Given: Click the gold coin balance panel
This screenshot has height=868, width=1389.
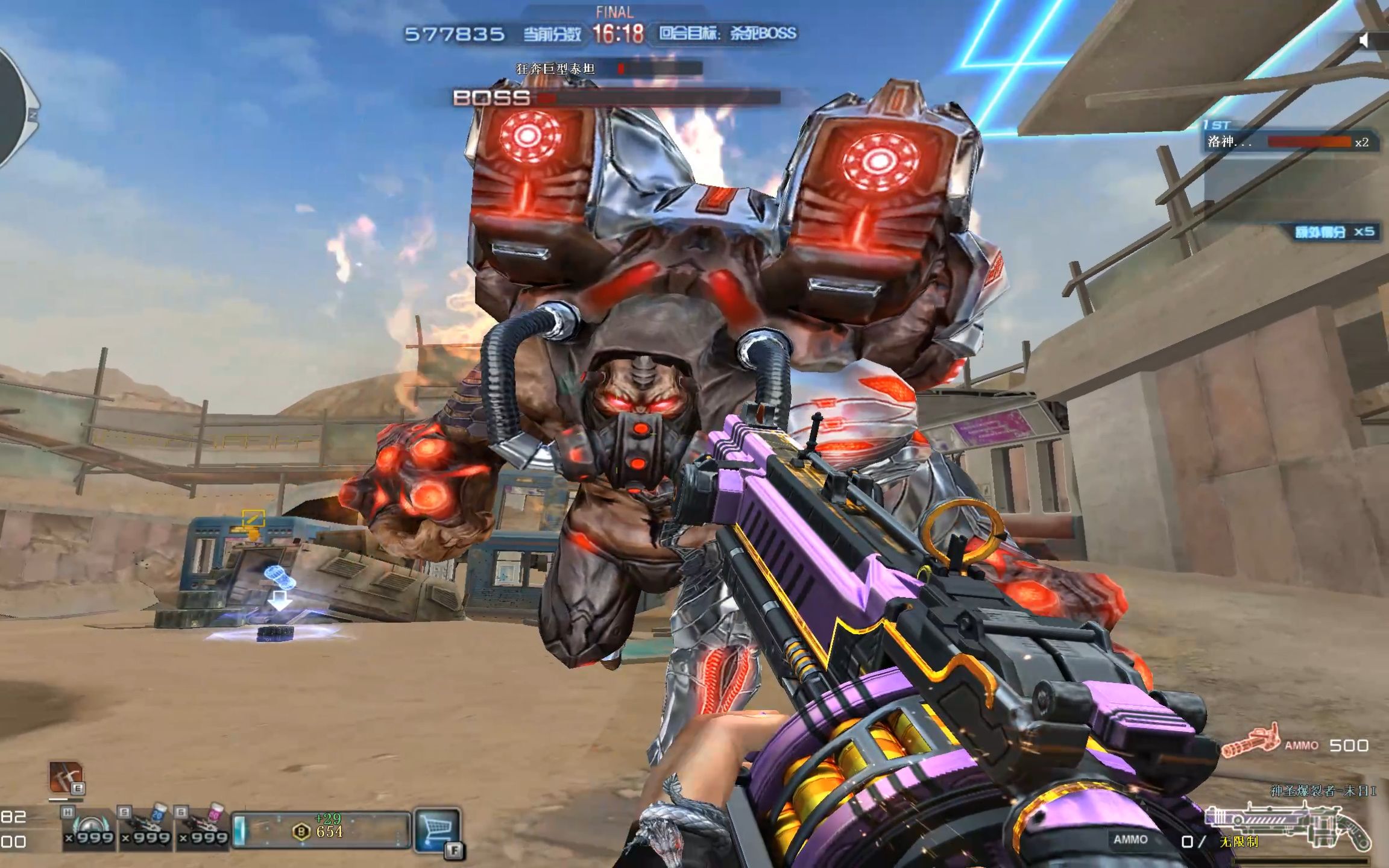Looking at the screenshot, I should pos(321,831).
